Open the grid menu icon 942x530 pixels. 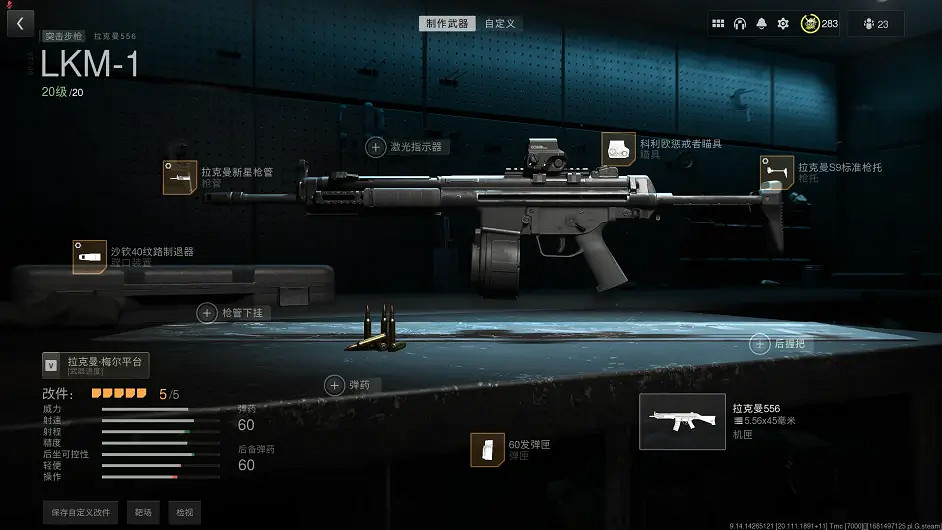click(718, 23)
